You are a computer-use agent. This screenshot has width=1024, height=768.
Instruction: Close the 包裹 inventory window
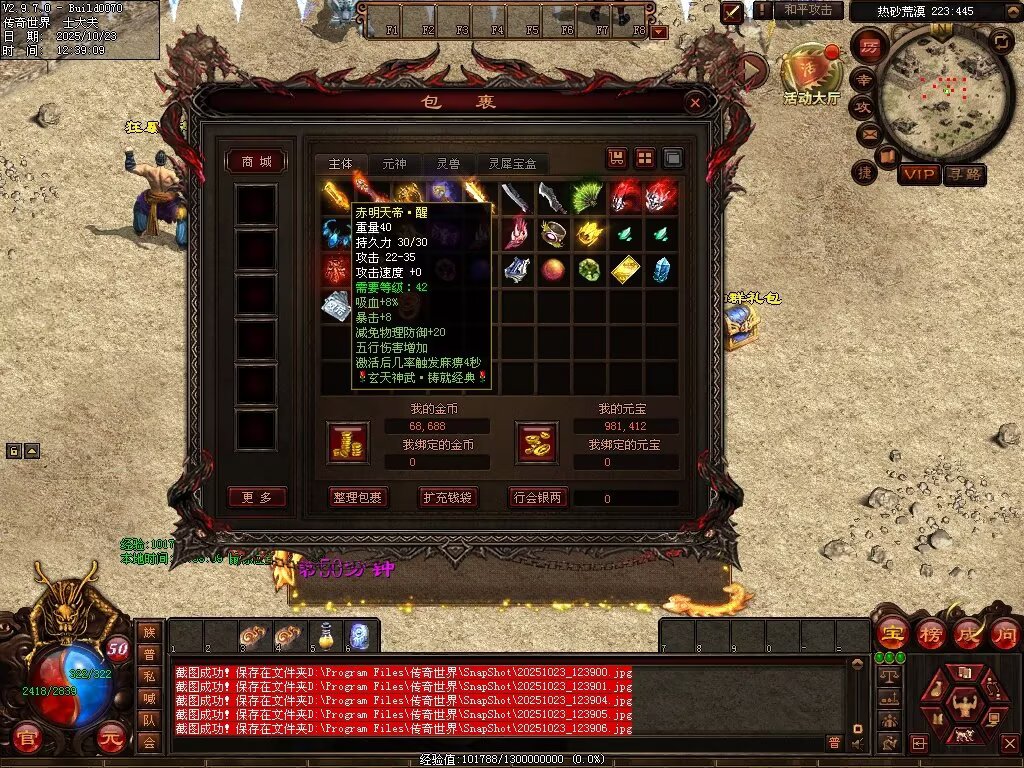[x=695, y=102]
